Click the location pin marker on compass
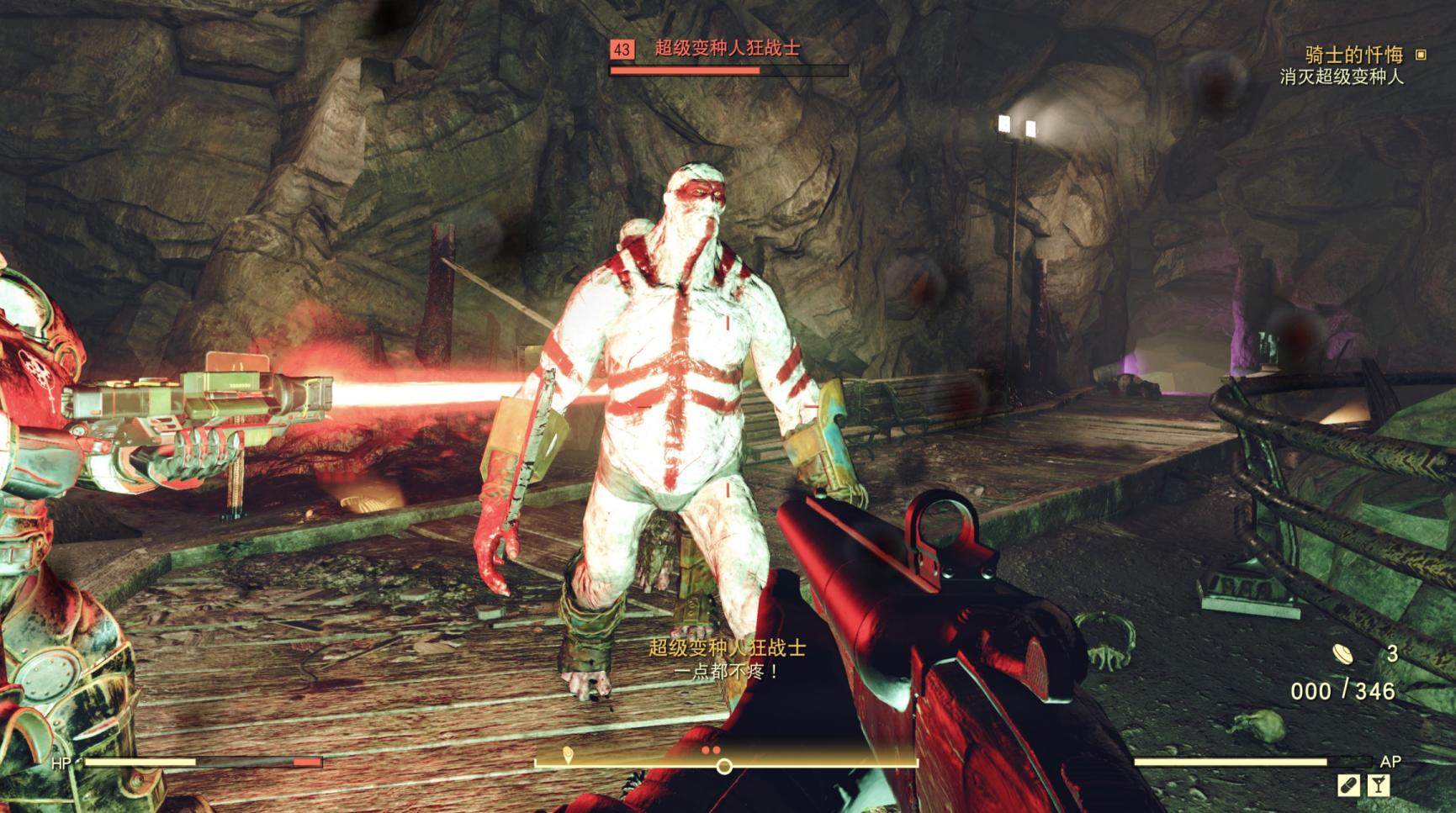 coord(568,754)
